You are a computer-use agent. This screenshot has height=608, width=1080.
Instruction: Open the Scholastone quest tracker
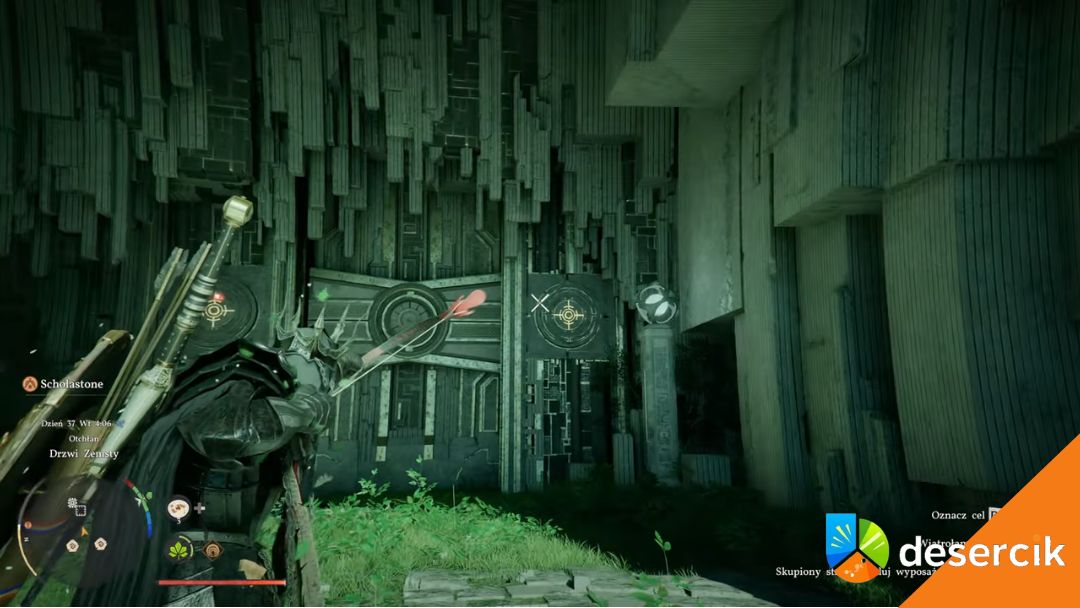pos(69,382)
